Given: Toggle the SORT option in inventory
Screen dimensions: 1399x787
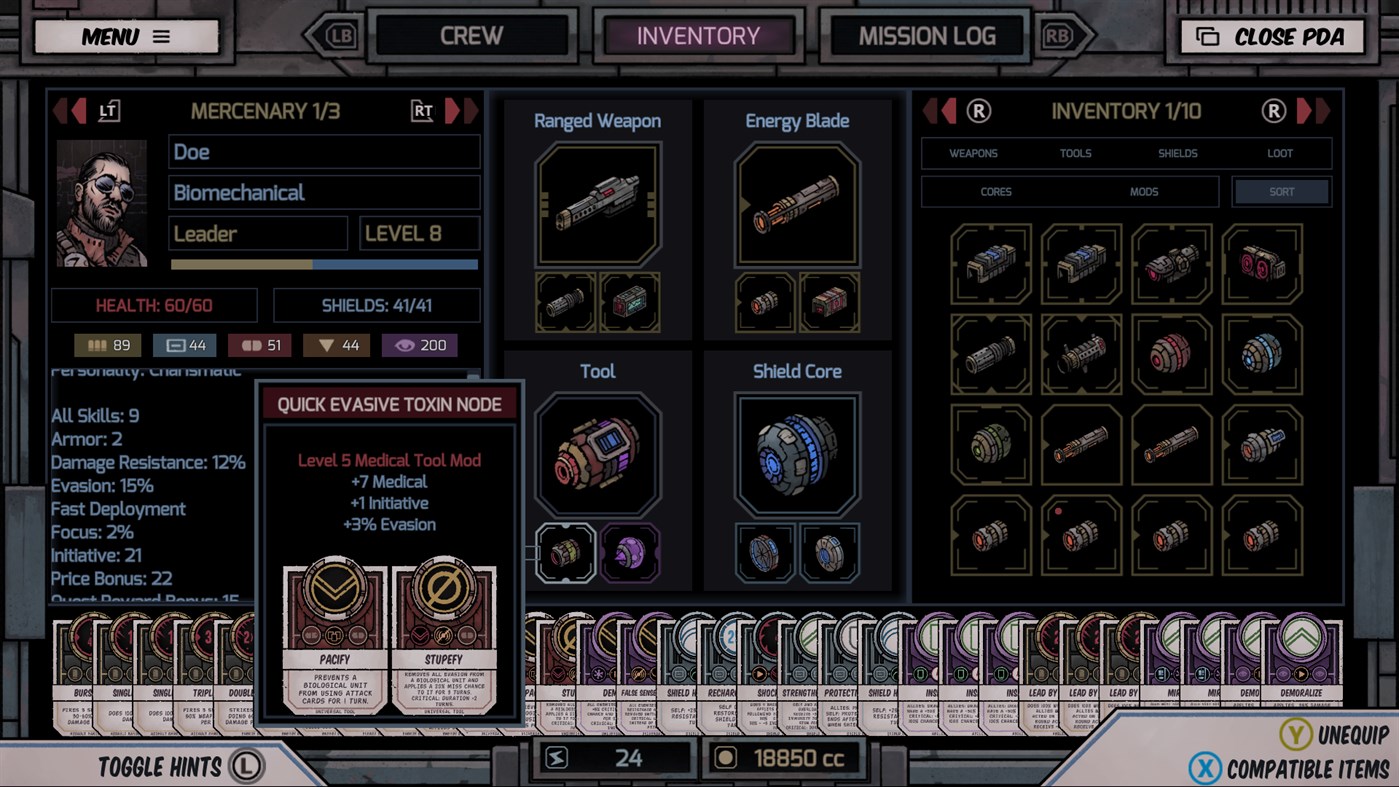Looking at the screenshot, I should pyautogui.click(x=1280, y=191).
